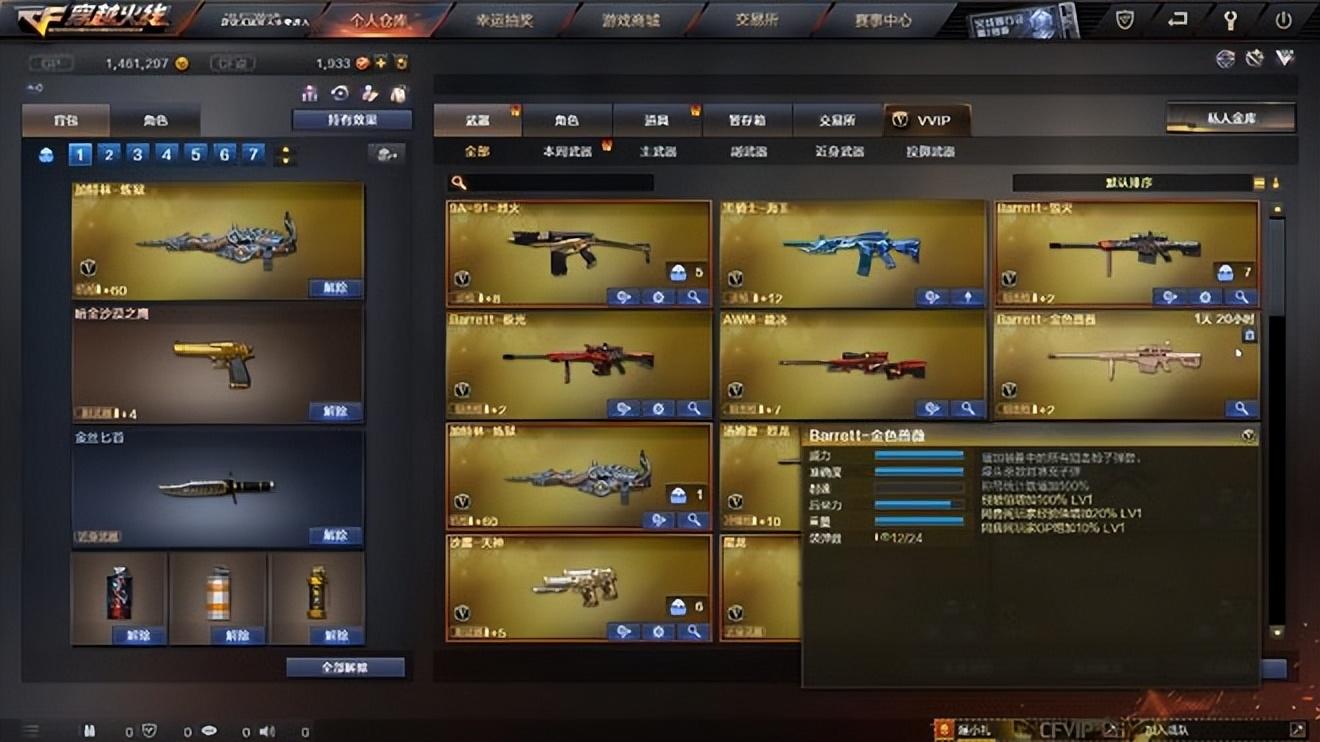1320x742 pixels.
Task: Open settings via the wrench icon top-right
Action: point(1232,18)
